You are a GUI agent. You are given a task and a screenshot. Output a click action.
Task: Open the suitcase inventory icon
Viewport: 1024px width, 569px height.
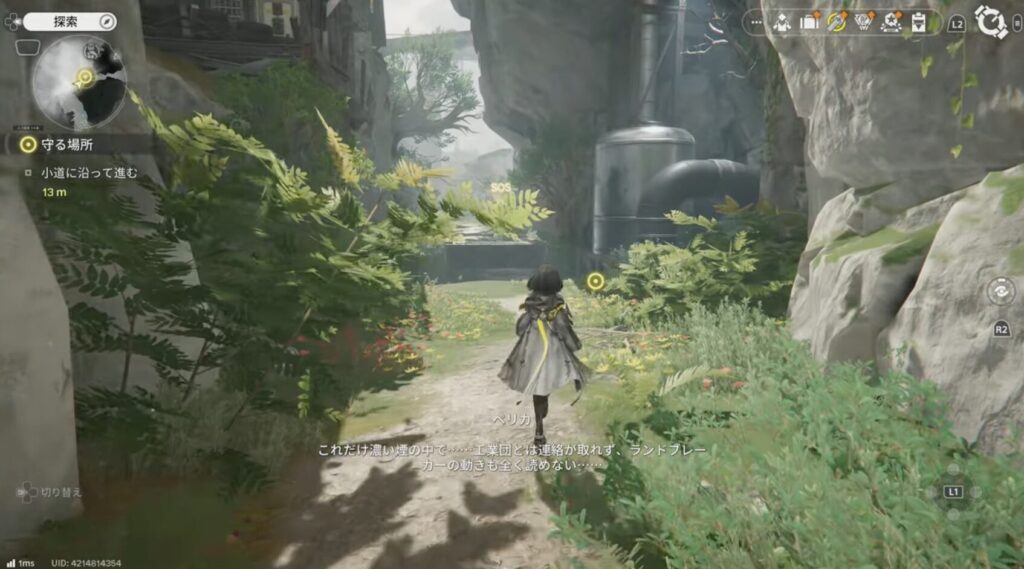tap(809, 22)
